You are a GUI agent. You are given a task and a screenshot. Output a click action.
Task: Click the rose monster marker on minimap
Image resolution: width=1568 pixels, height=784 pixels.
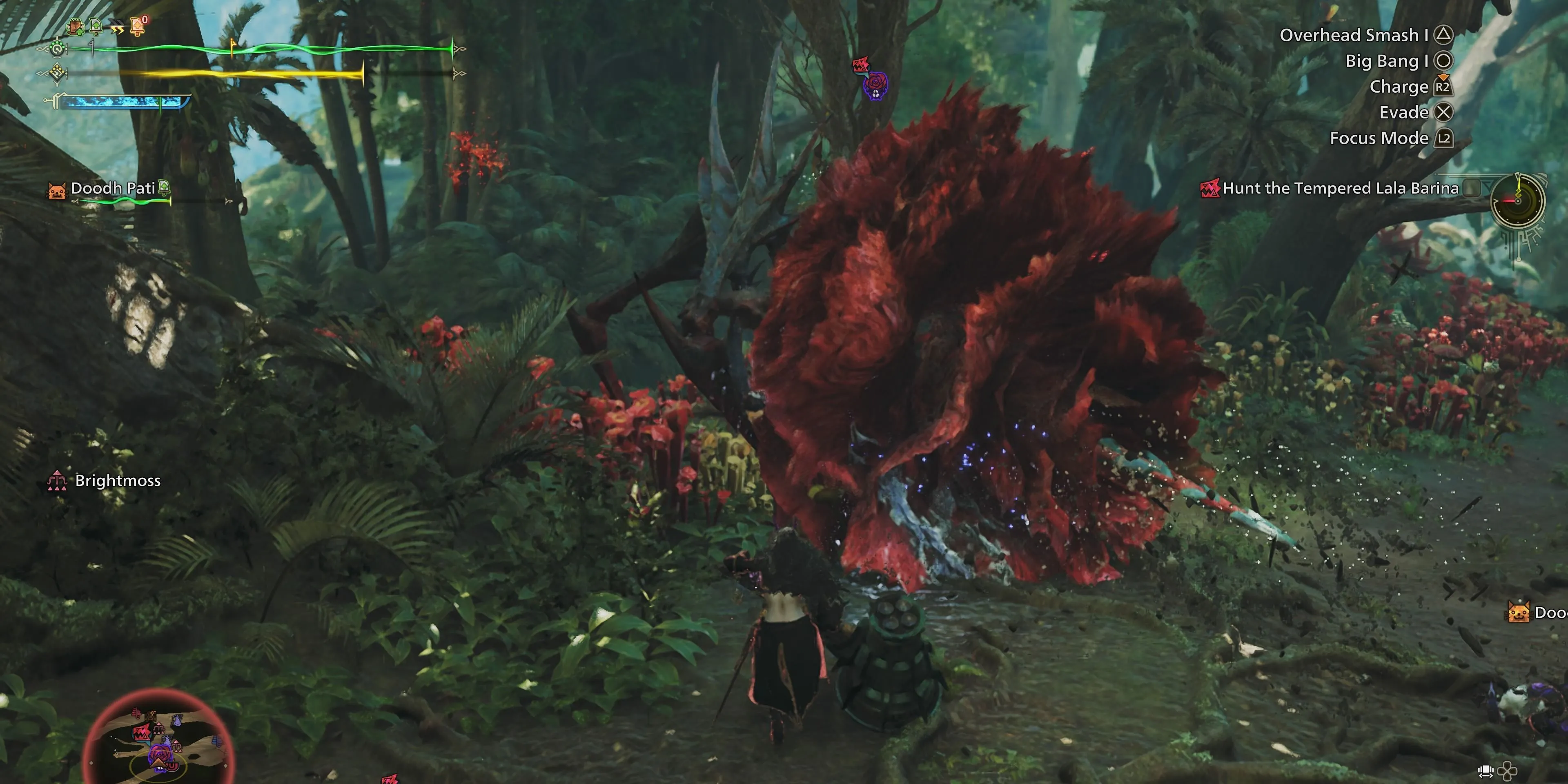(x=161, y=755)
